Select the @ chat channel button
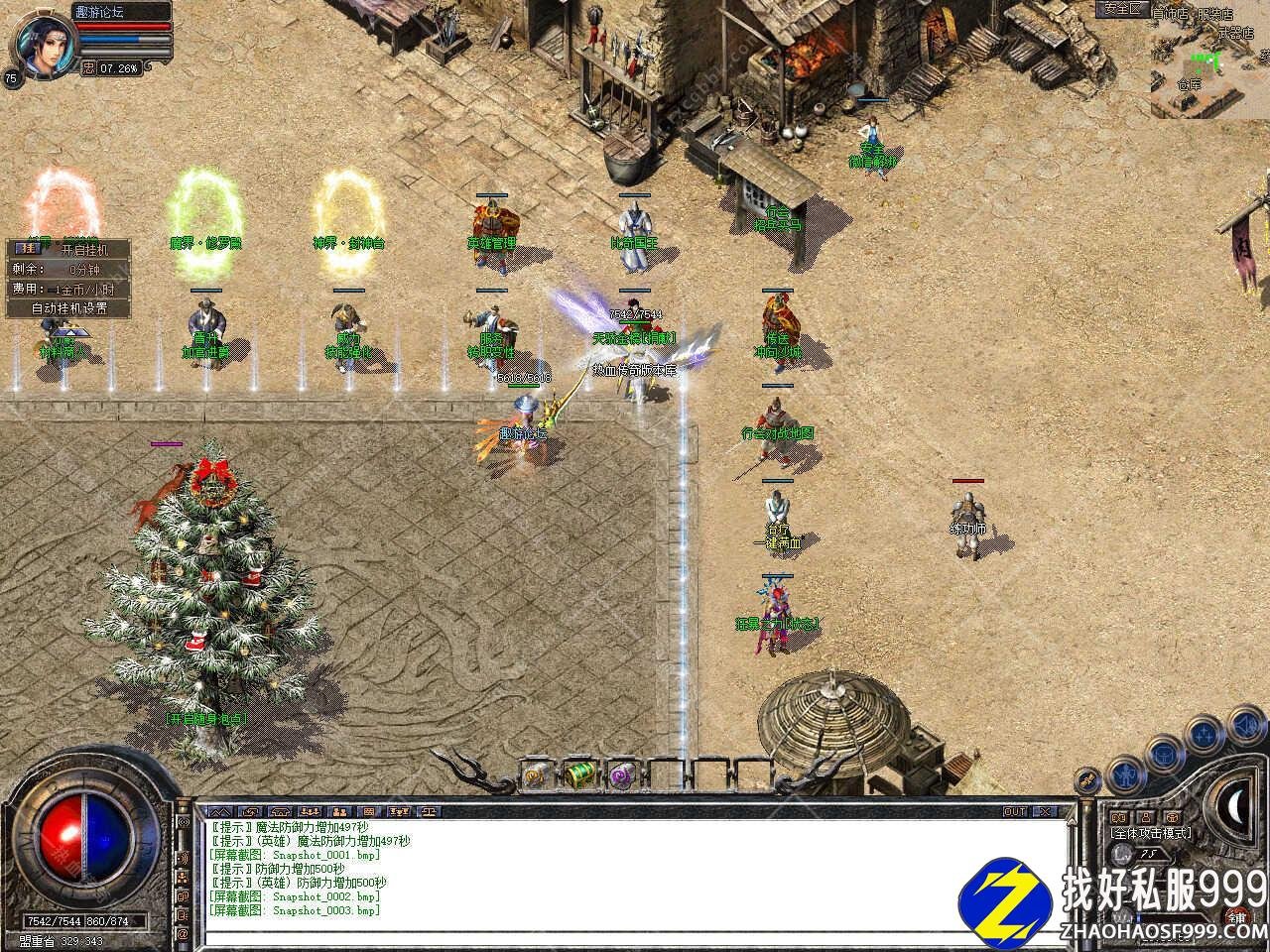Viewport: 1270px width, 952px height. 183,933
